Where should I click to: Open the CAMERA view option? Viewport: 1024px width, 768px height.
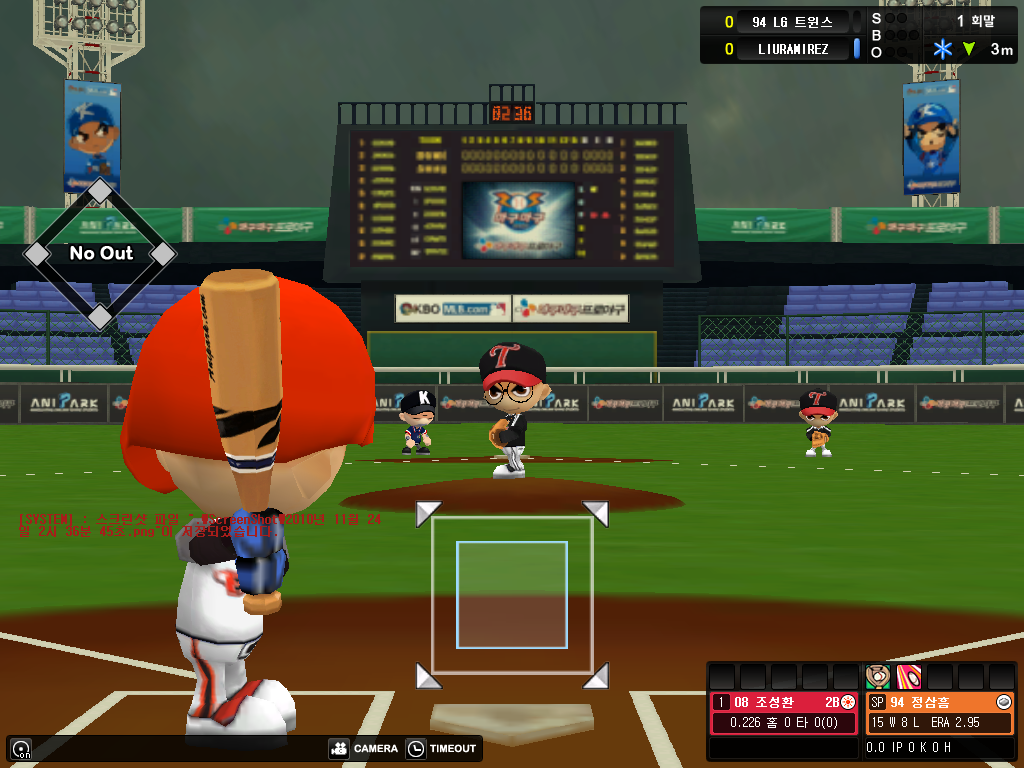coord(364,748)
